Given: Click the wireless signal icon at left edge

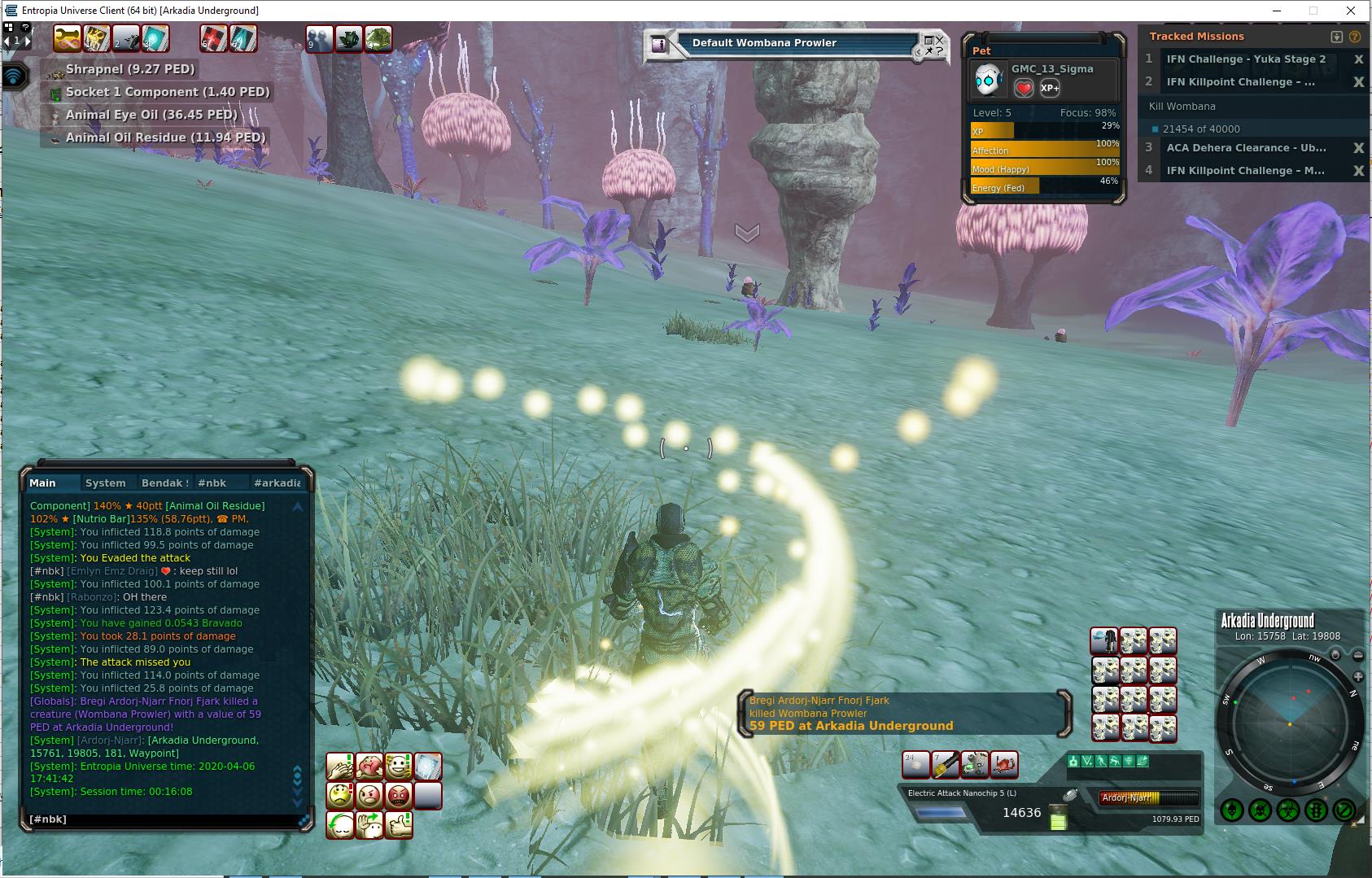Looking at the screenshot, I should 14,77.
